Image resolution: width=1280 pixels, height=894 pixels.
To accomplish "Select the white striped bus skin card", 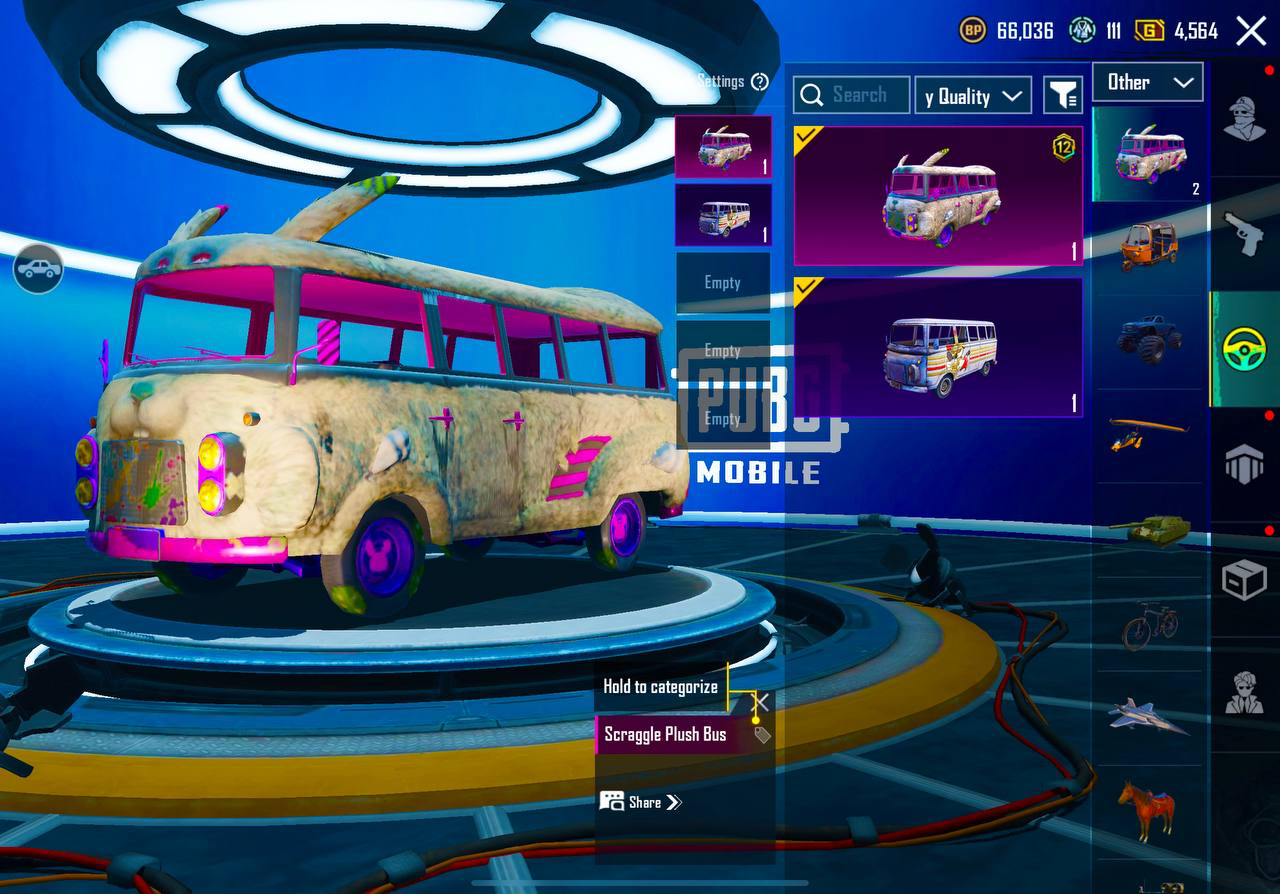I will pos(938,347).
